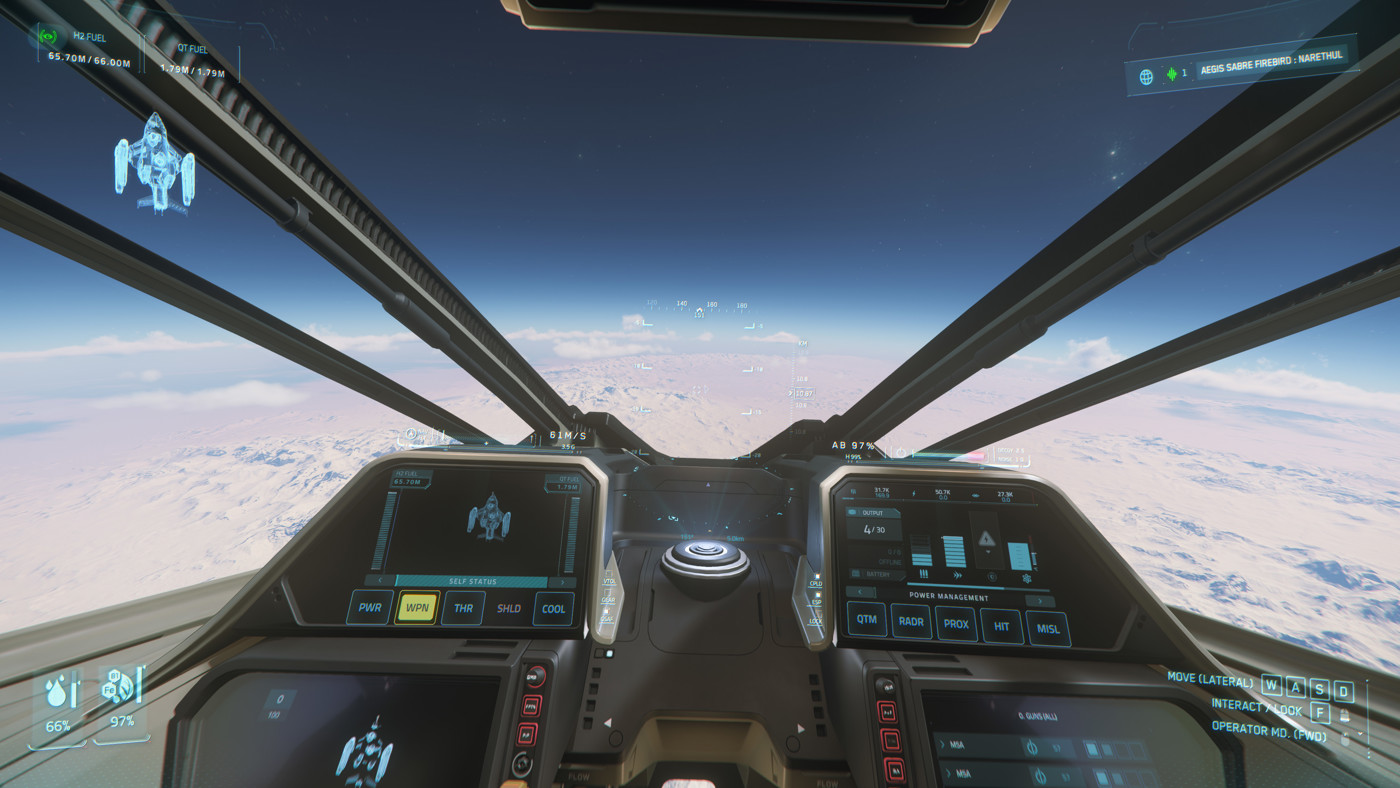Switch to the SHLD screen tab

click(x=508, y=607)
